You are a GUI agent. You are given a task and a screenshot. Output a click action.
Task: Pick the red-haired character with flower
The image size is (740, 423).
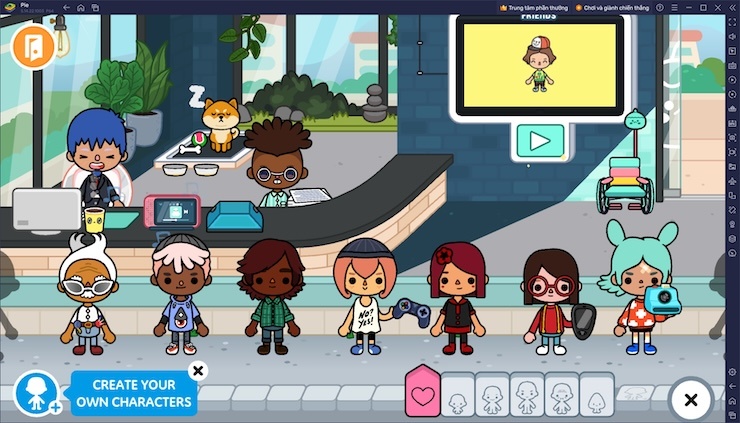[x=457, y=297]
